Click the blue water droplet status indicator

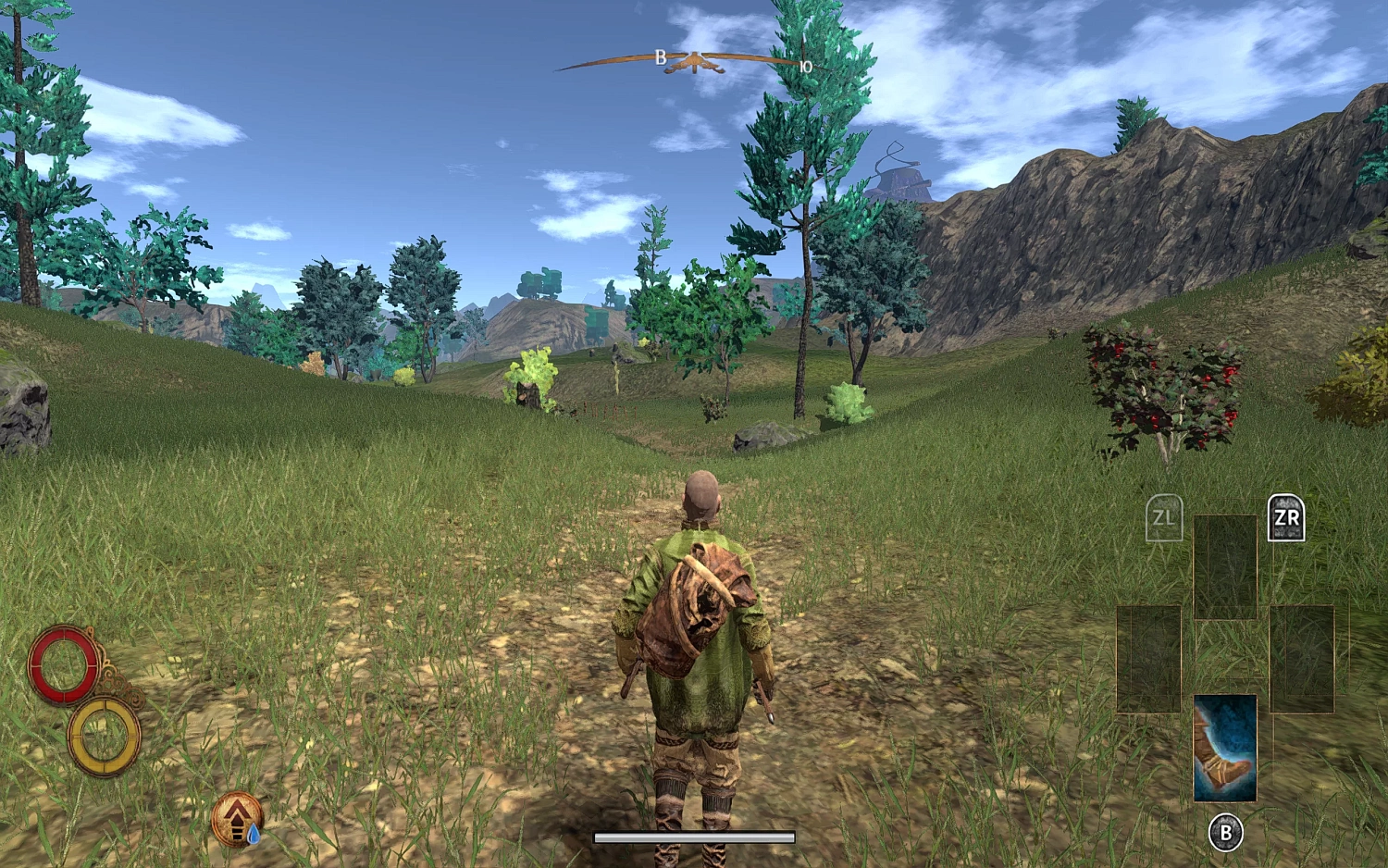coord(252,832)
